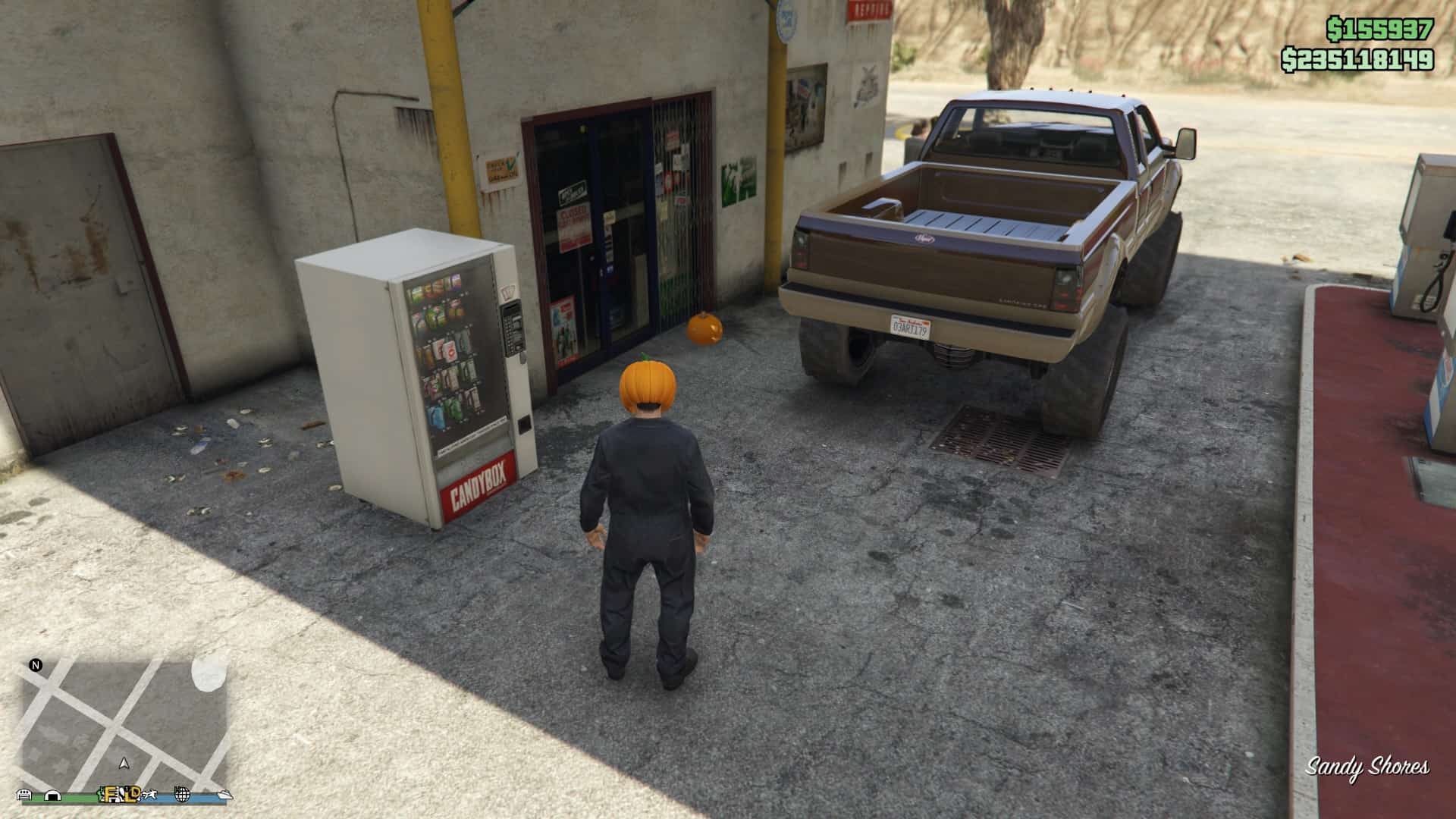Viewport: 1456px width, 819px height.
Task: Select the yacht blip on minimap
Action: click(x=224, y=794)
